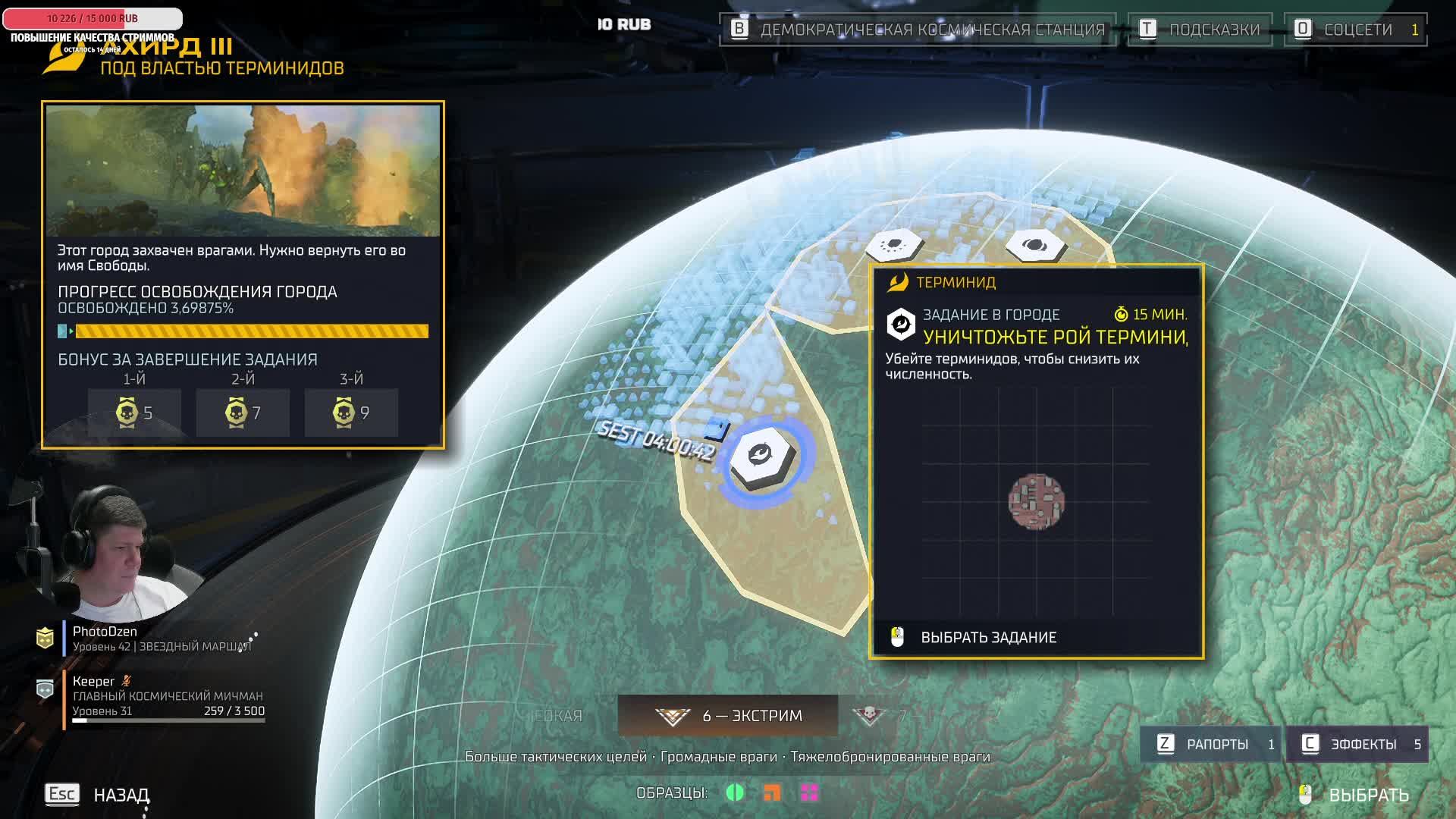Click Выбрать задание in mission popup
The height and width of the screenshot is (819, 1456).
(987, 638)
